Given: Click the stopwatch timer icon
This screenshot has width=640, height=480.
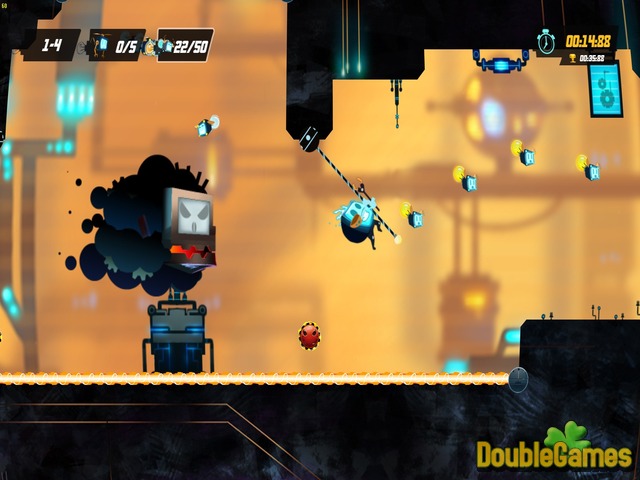Looking at the screenshot, I should coord(548,41).
